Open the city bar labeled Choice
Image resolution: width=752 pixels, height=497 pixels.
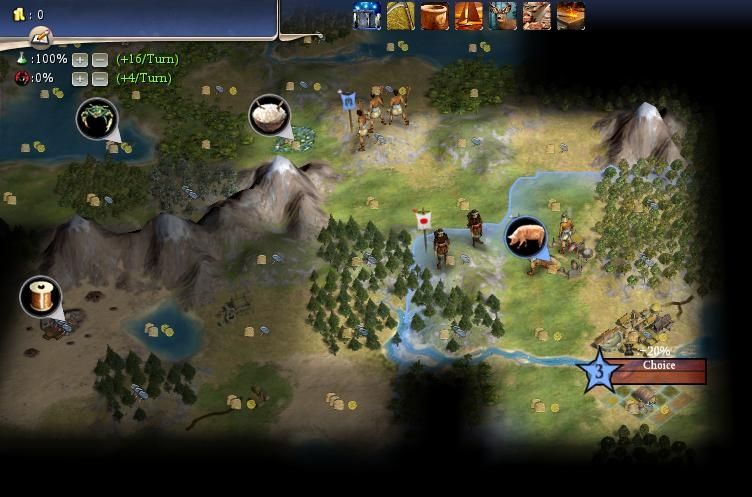click(x=658, y=367)
